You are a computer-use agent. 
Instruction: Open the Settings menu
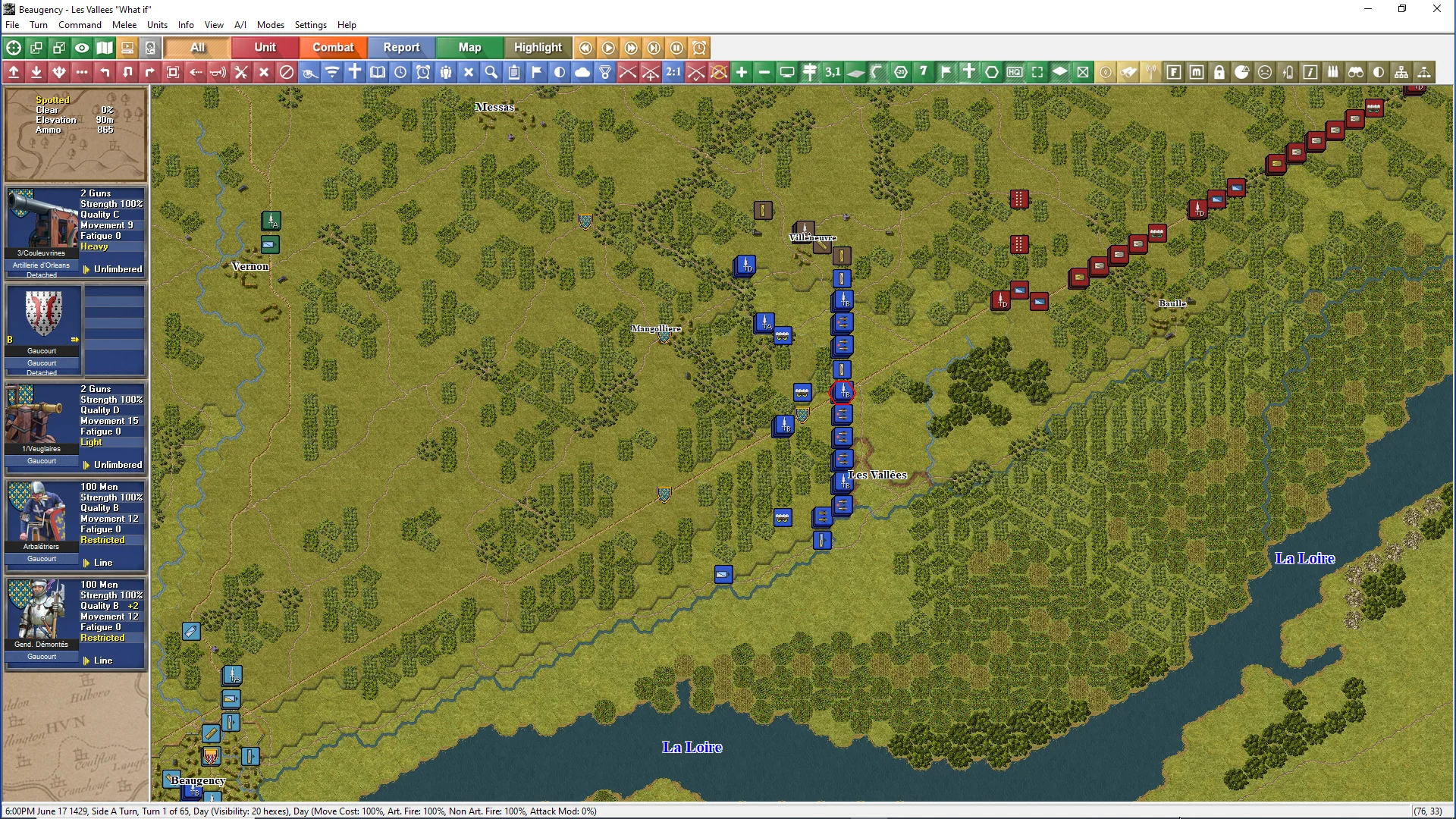[310, 25]
